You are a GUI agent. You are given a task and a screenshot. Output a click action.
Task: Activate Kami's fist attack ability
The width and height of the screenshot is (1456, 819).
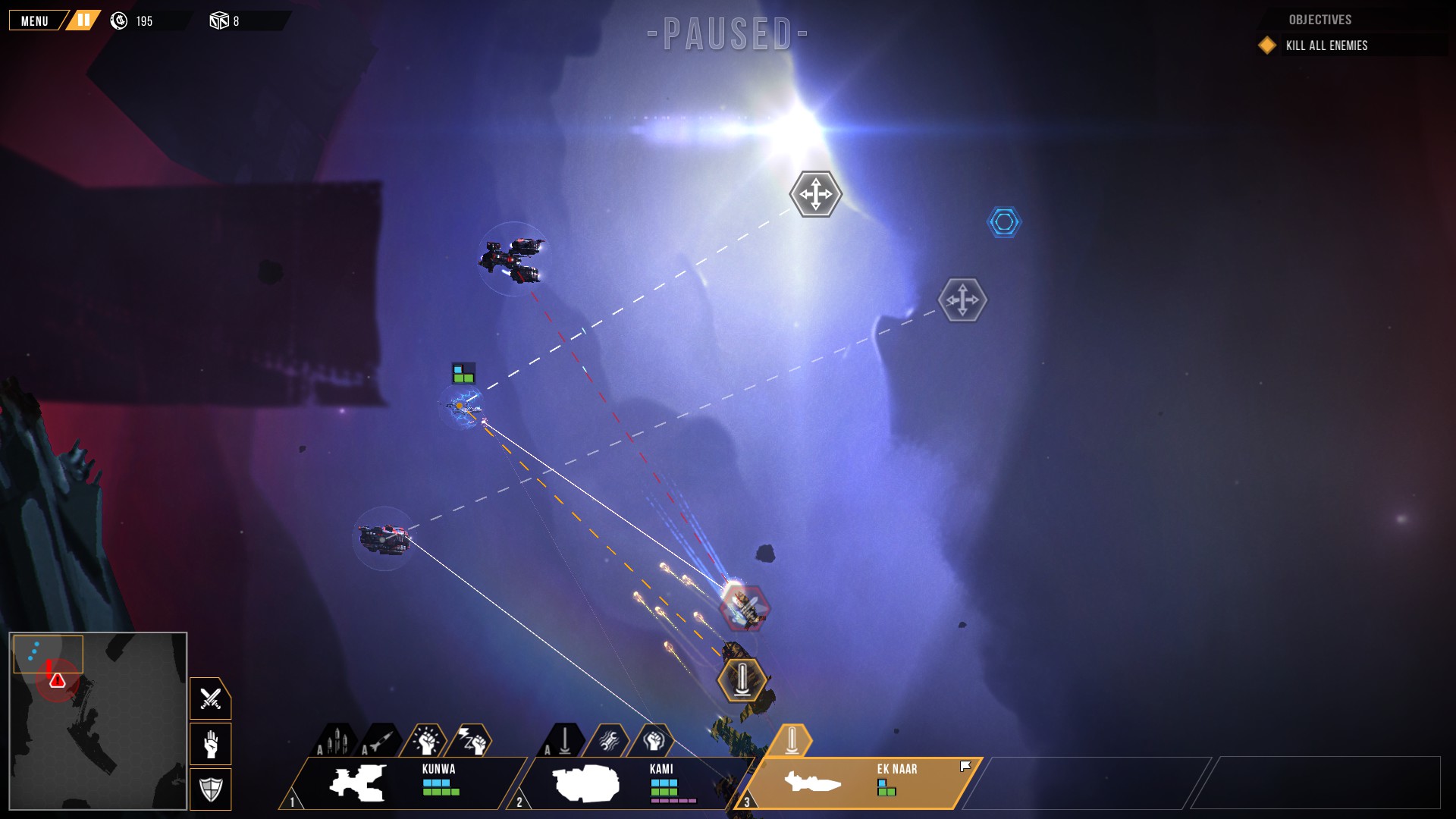(x=655, y=740)
